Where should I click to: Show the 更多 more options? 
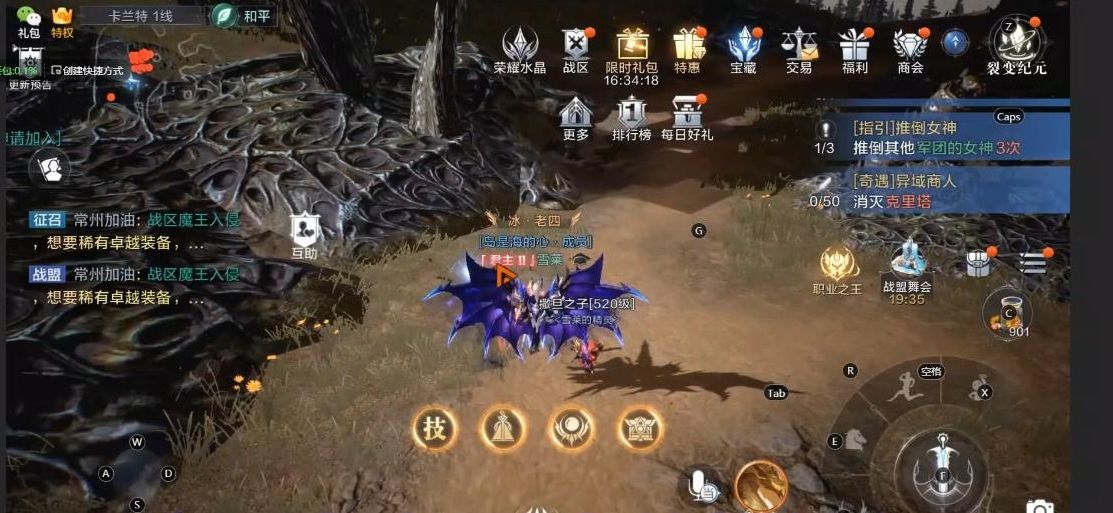point(576,116)
